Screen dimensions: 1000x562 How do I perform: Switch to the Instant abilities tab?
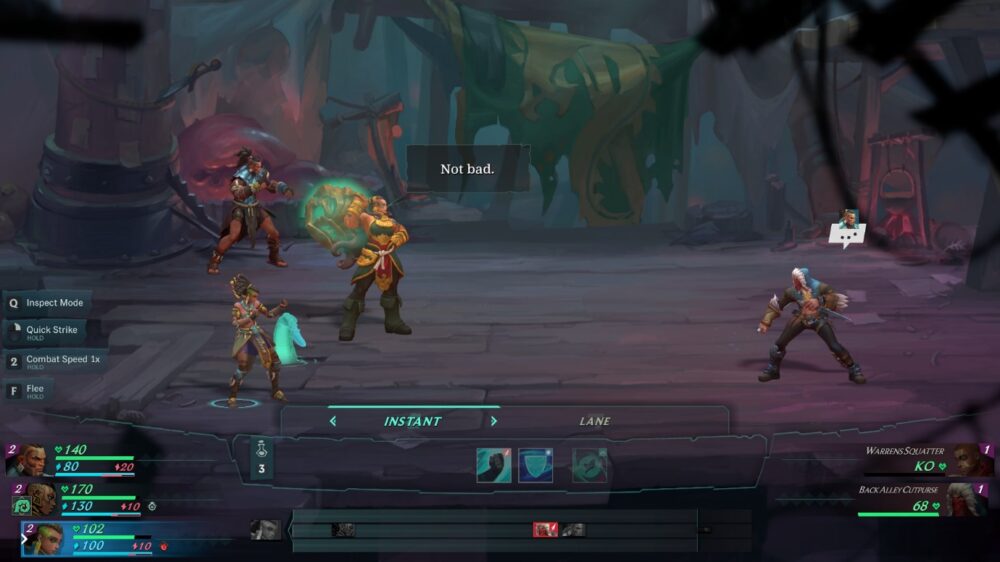tap(412, 421)
